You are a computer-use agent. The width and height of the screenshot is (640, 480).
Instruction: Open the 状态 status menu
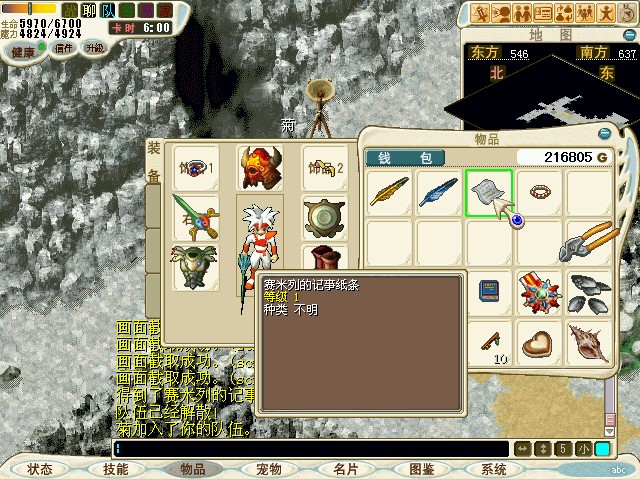(40, 468)
